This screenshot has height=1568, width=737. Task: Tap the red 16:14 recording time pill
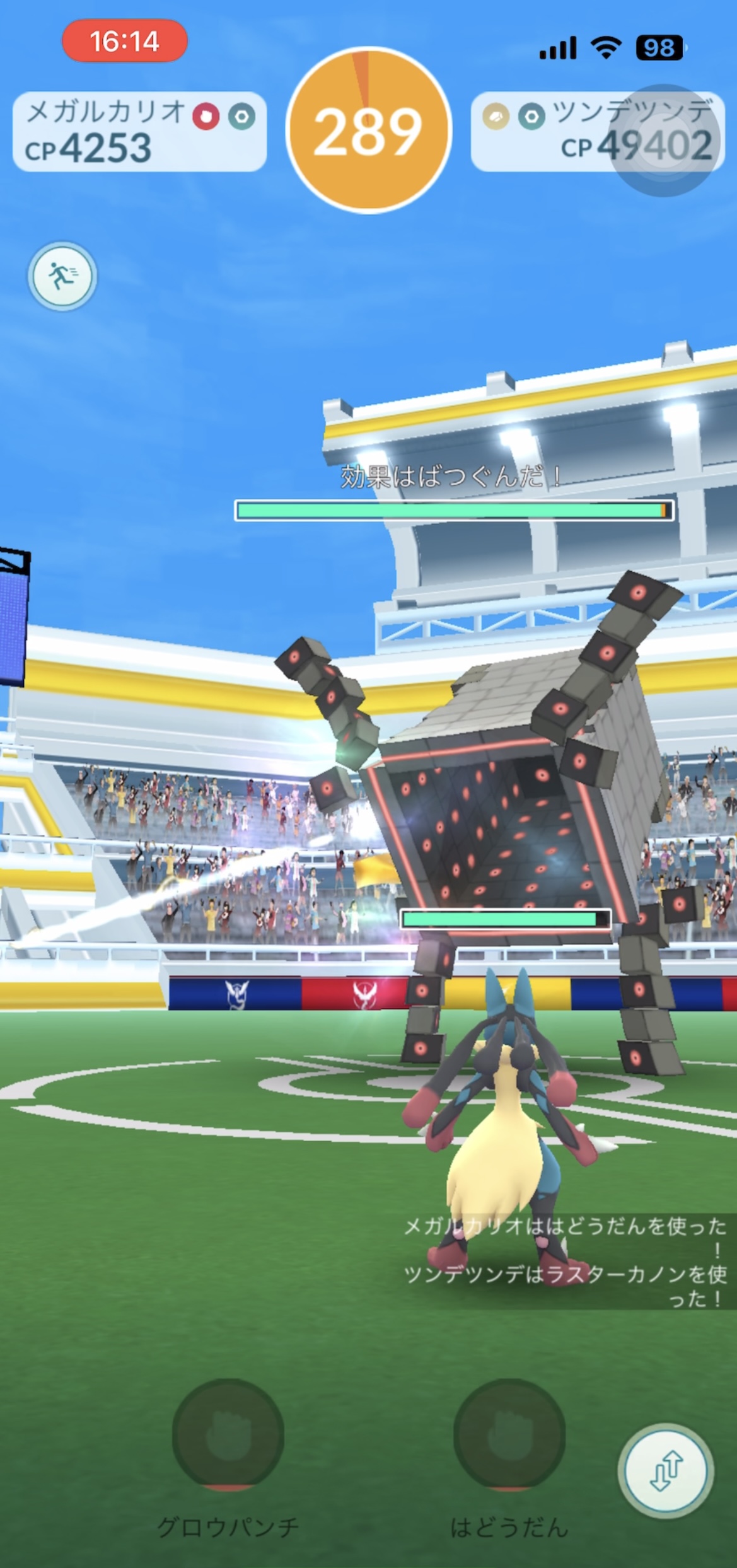(x=124, y=42)
